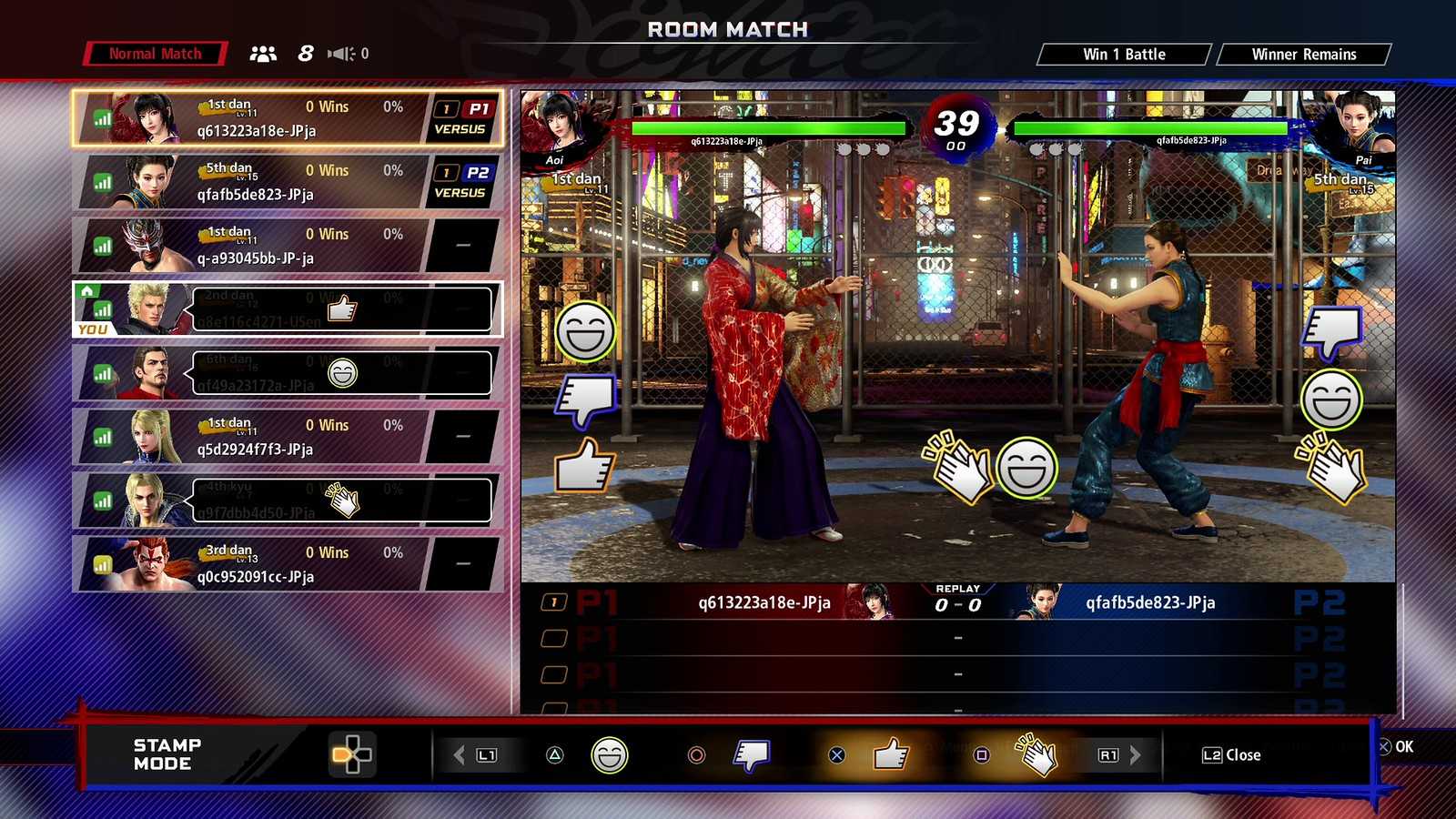Select your own row marked YOU

pyautogui.click(x=287, y=309)
